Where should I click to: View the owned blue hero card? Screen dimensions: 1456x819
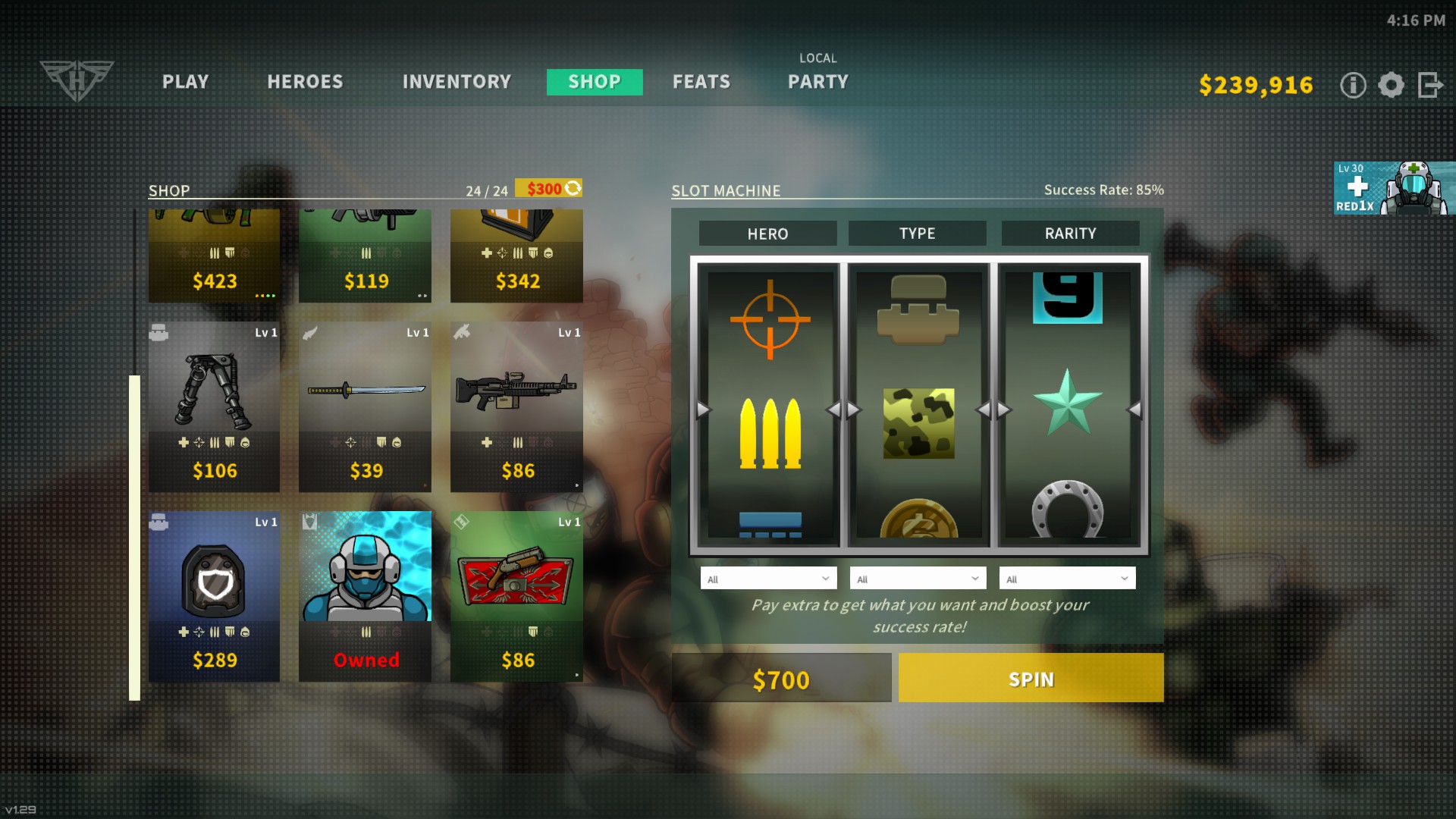pos(366,597)
